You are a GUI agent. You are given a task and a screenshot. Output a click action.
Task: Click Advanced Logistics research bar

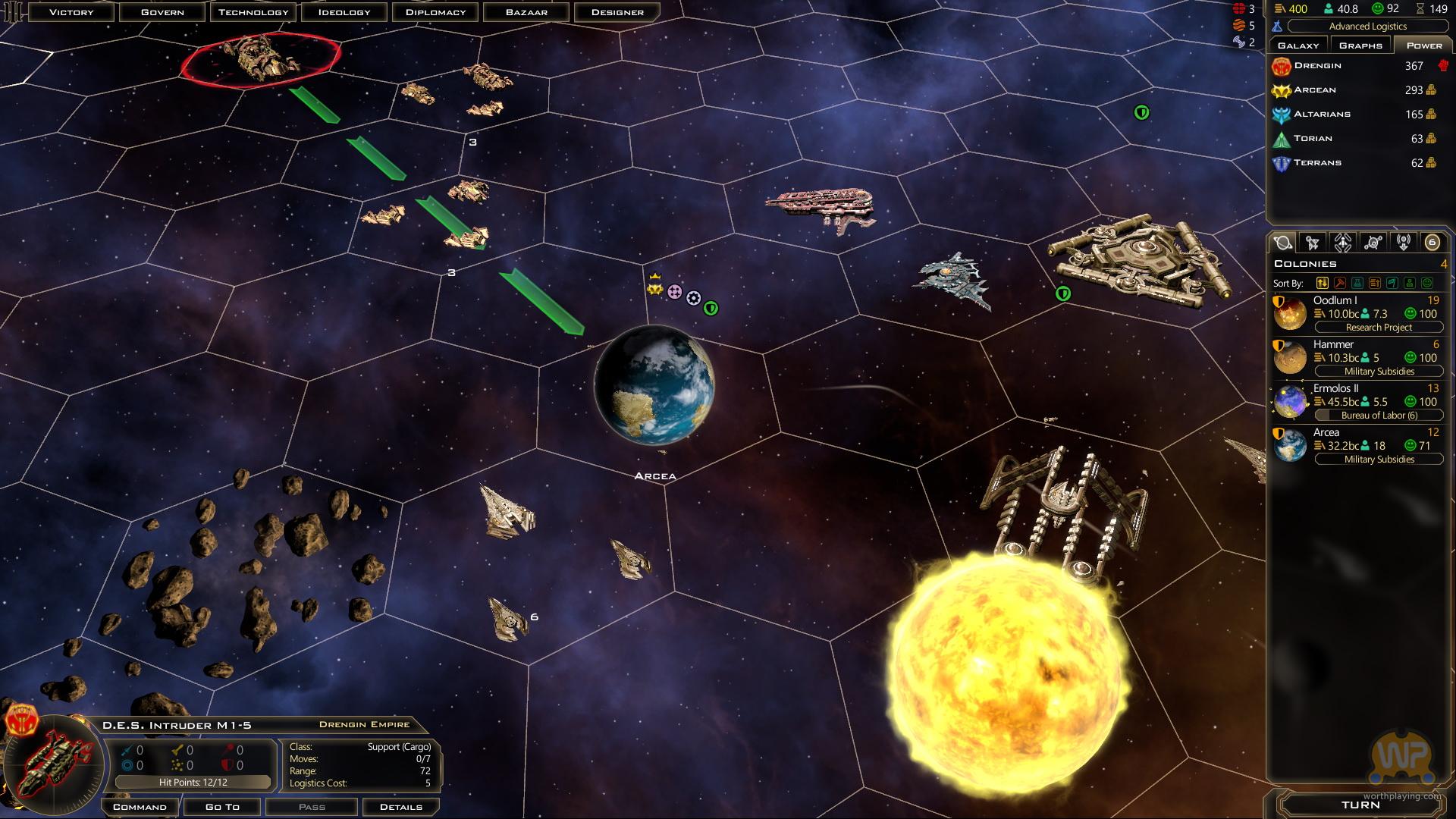[1367, 27]
